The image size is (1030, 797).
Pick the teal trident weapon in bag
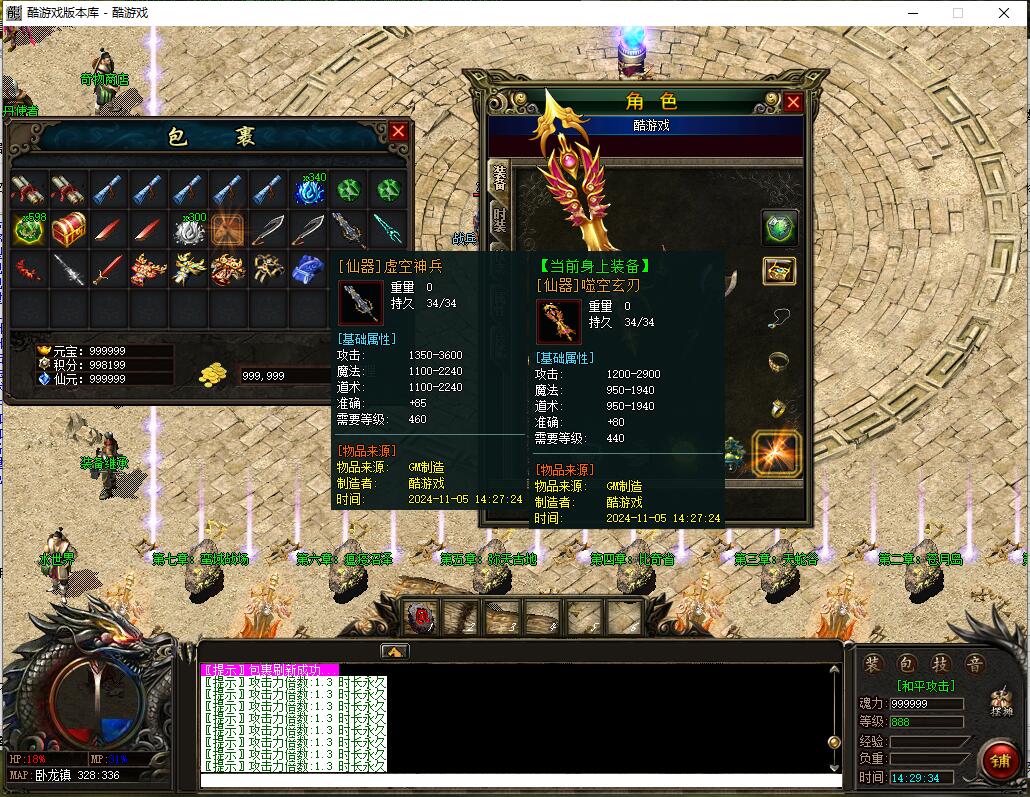pyautogui.click(x=387, y=229)
